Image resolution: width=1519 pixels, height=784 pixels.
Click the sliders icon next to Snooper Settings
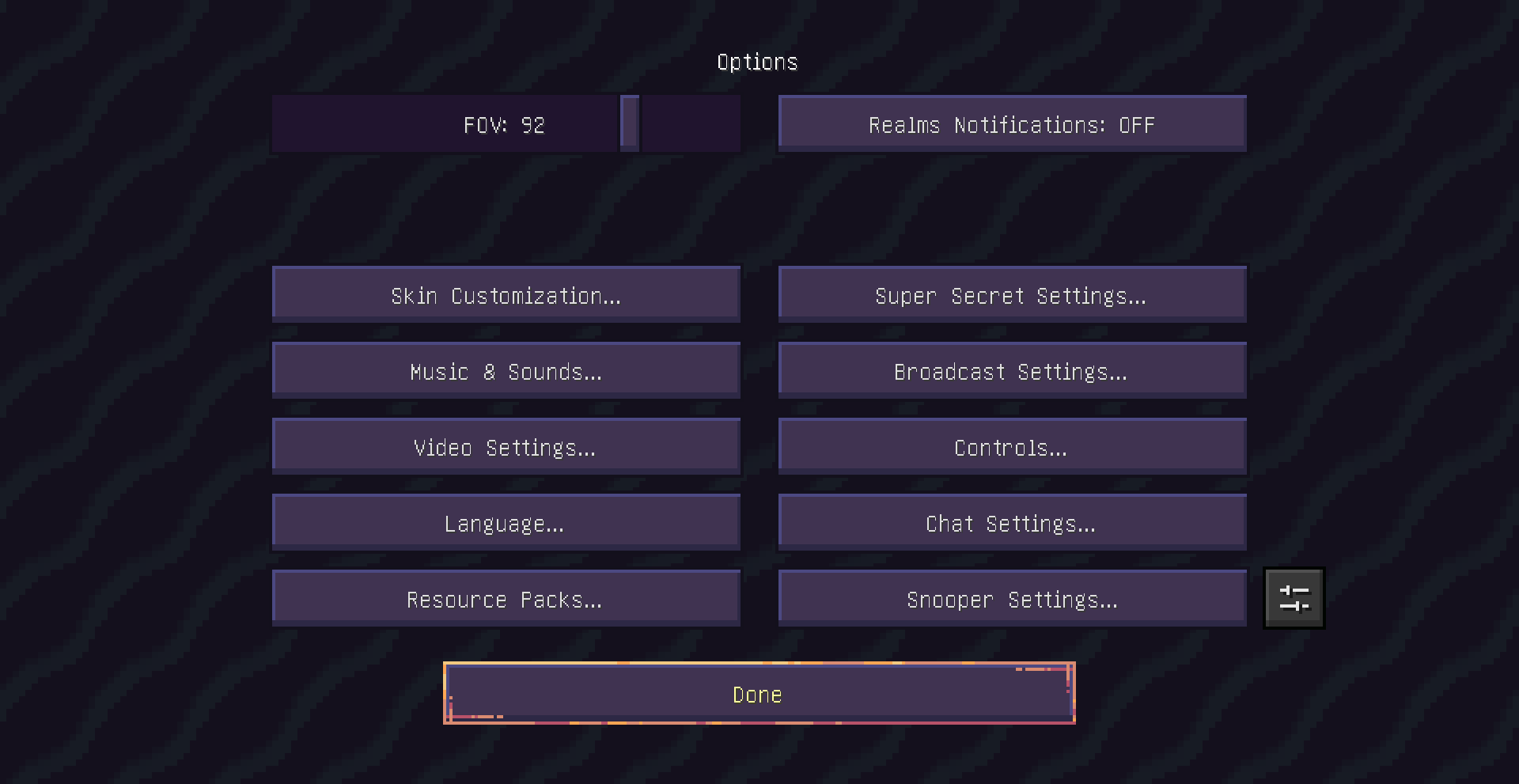tap(1294, 597)
